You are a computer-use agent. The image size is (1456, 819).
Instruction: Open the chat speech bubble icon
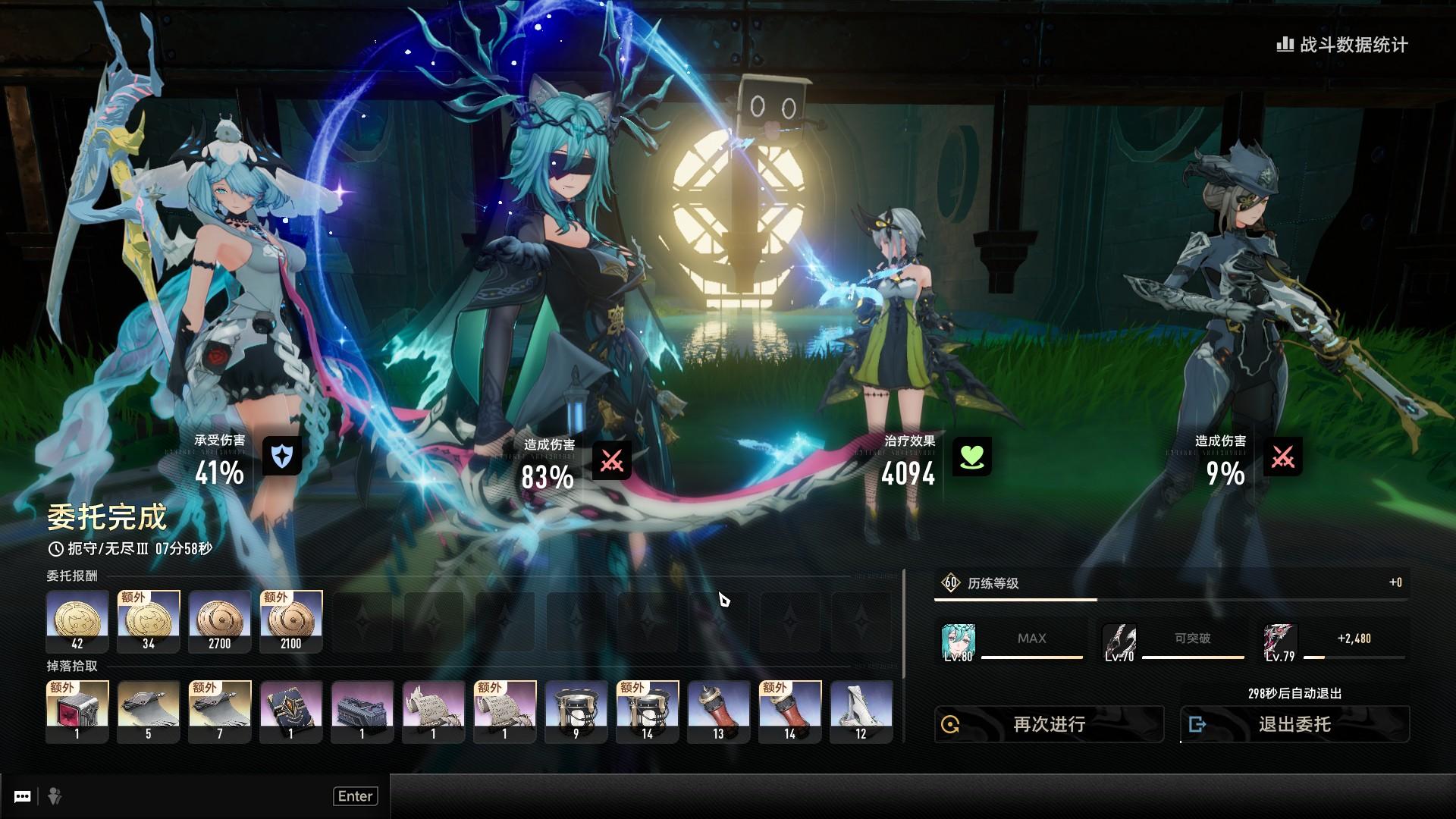coord(23,796)
